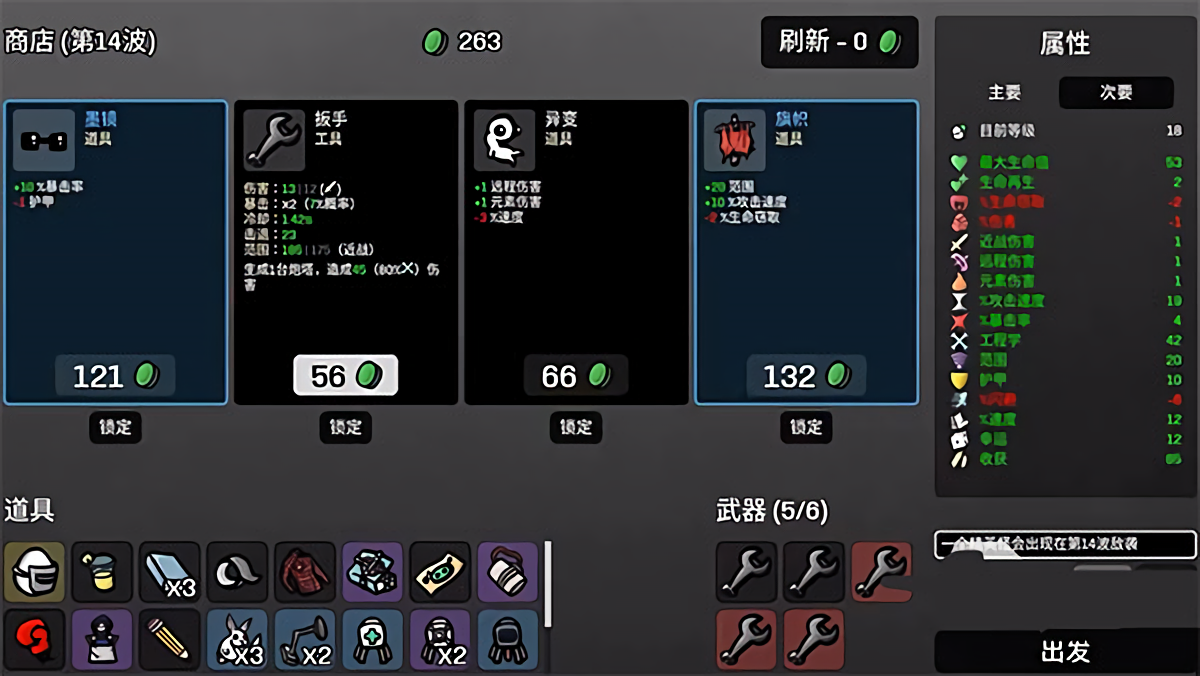Reroll the shop with the 刷新 button
Screen dimensions: 1200x676
(x=839, y=42)
